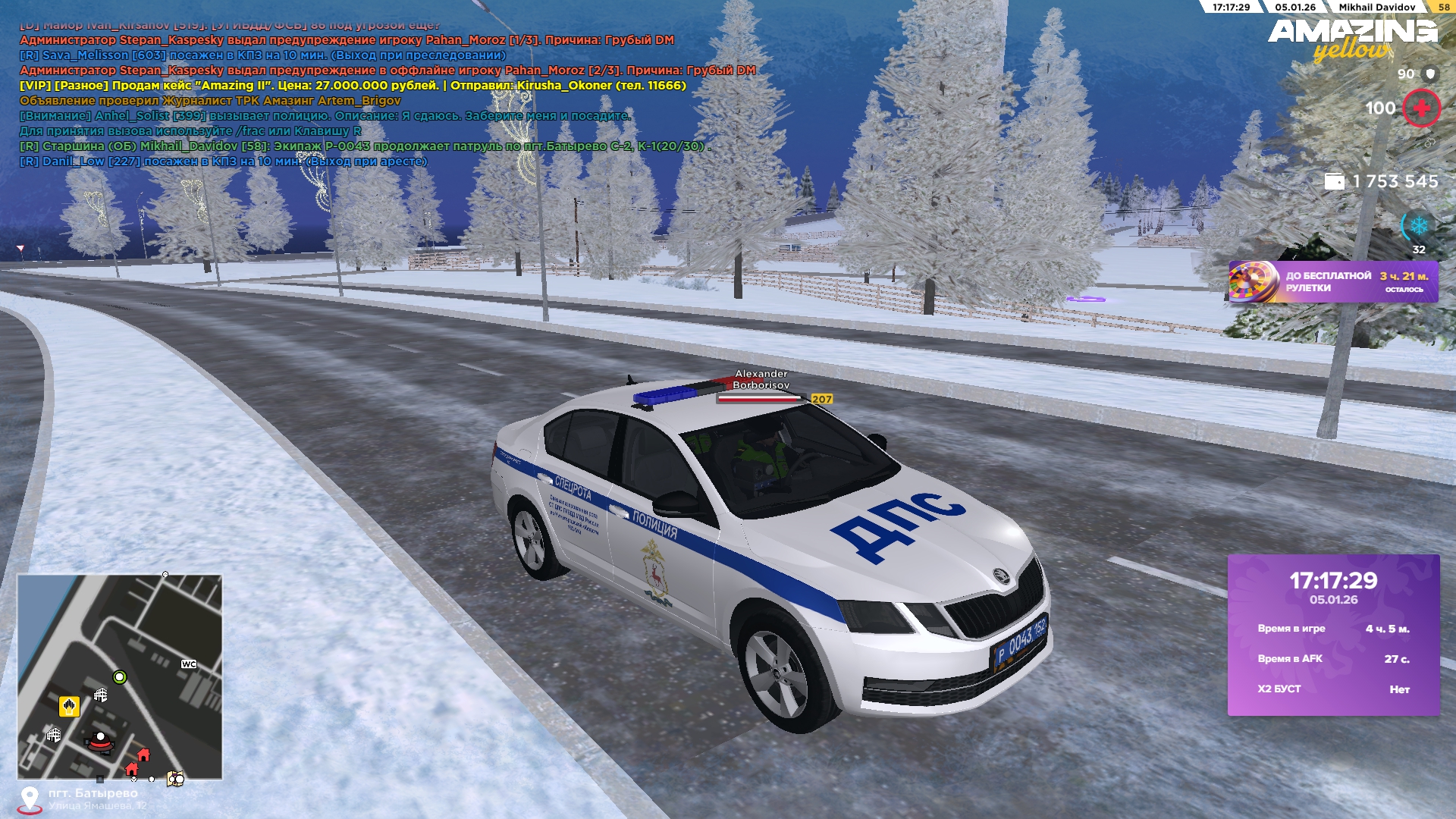Select the yellow gas station marker on minimap

pos(69,707)
